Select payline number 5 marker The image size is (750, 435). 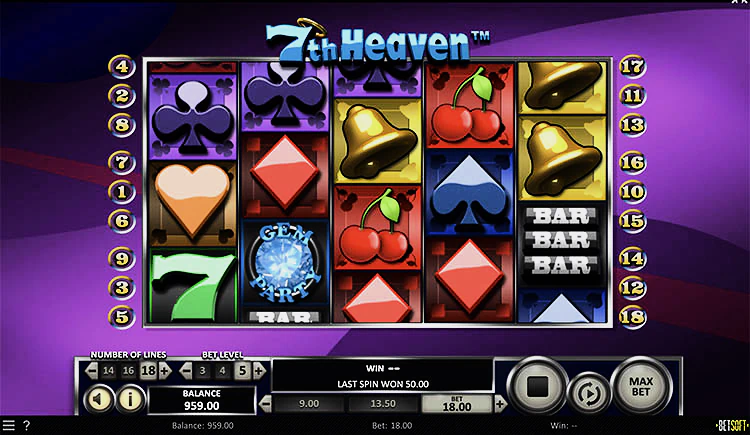pyautogui.click(x=123, y=314)
